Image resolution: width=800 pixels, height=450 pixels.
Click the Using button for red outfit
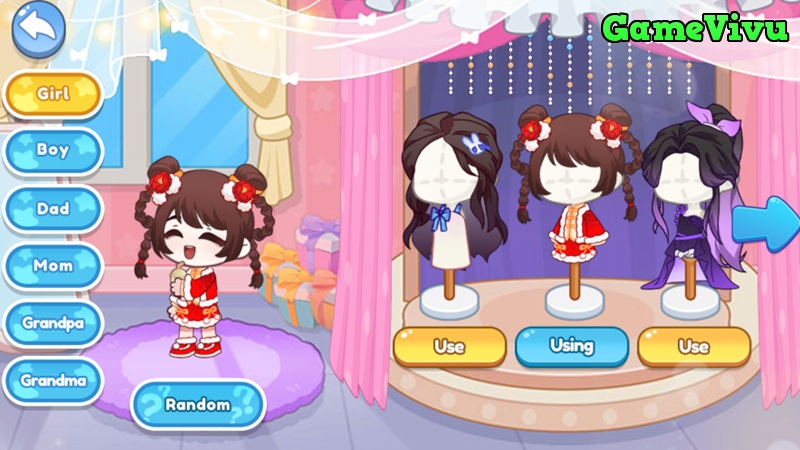coord(571,347)
